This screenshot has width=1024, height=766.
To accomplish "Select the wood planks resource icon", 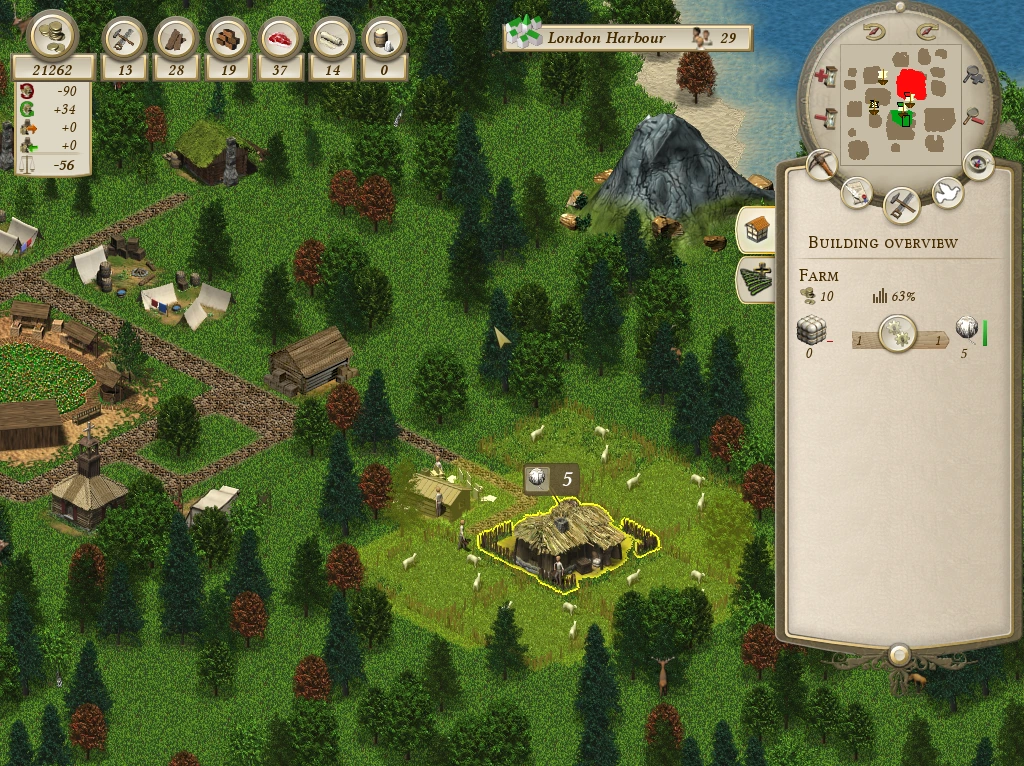I will pyautogui.click(x=177, y=39).
